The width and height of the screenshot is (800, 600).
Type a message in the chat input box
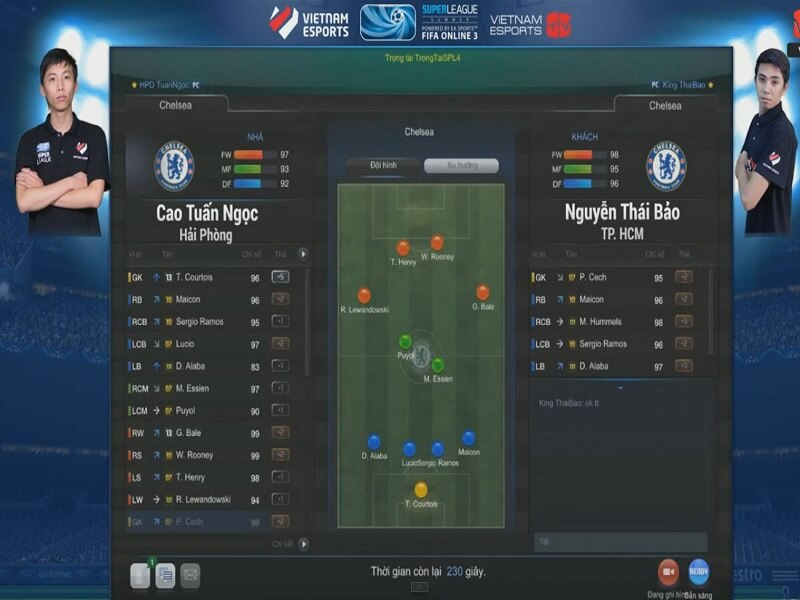(x=620, y=541)
